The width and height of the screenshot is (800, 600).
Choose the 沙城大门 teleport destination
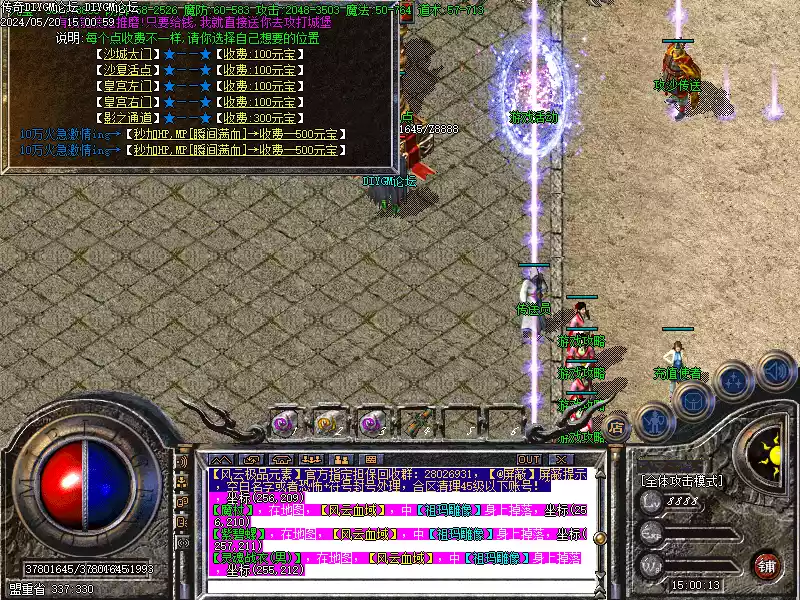pyautogui.click(x=128, y=54)
